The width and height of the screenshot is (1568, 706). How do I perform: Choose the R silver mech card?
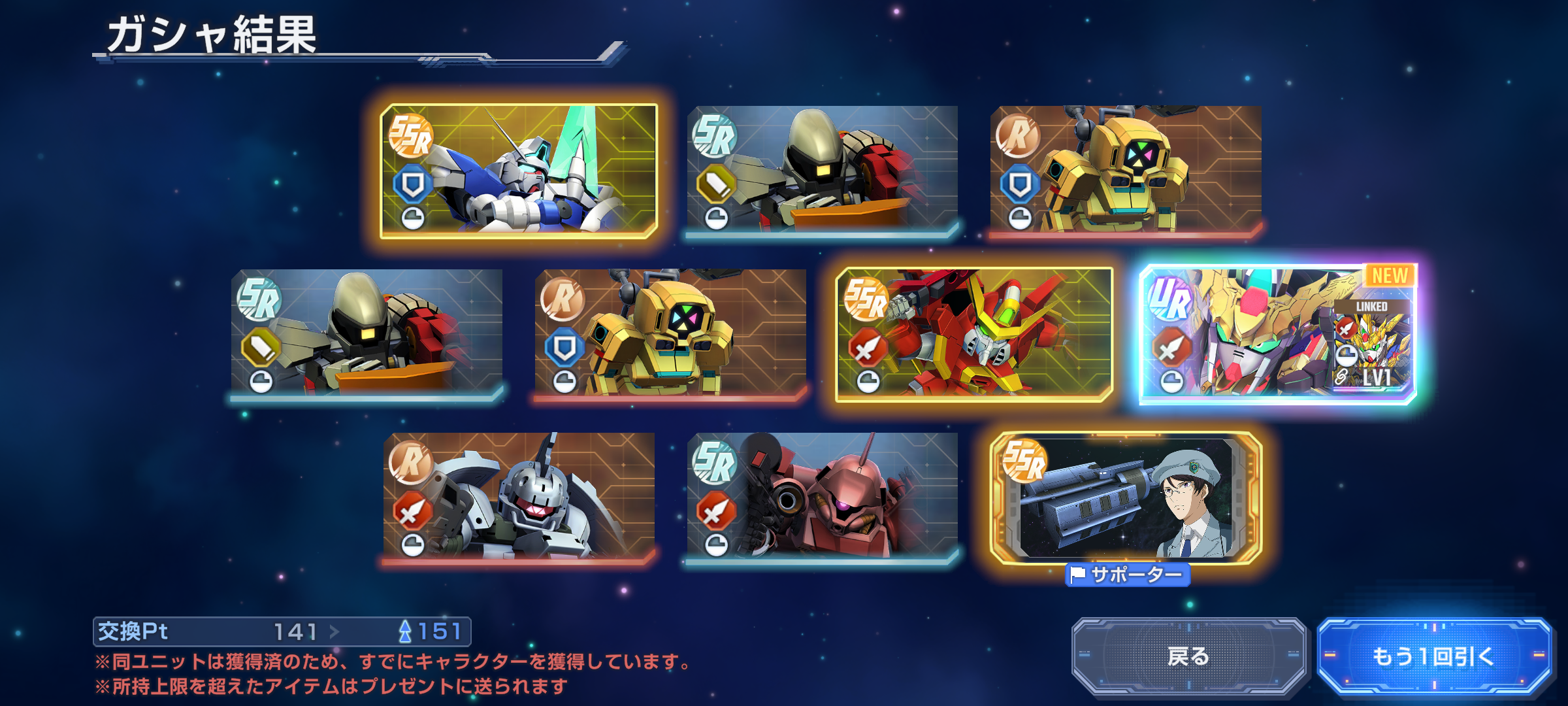point(519,497)
